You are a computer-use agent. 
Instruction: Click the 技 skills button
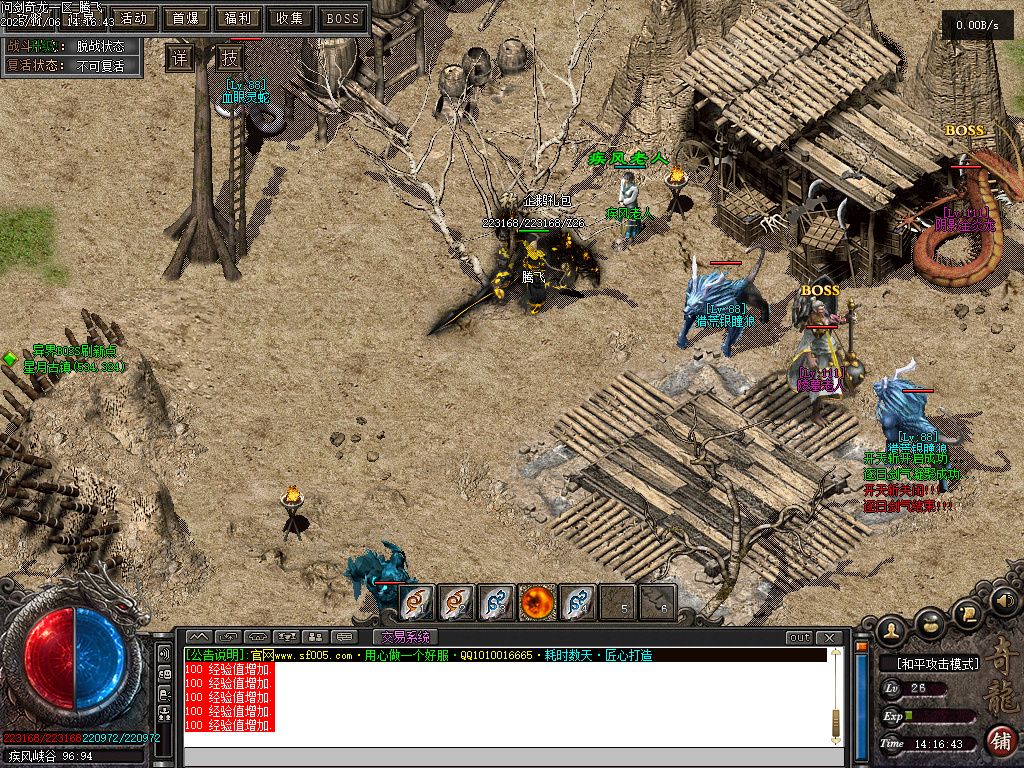pos(229,58)
